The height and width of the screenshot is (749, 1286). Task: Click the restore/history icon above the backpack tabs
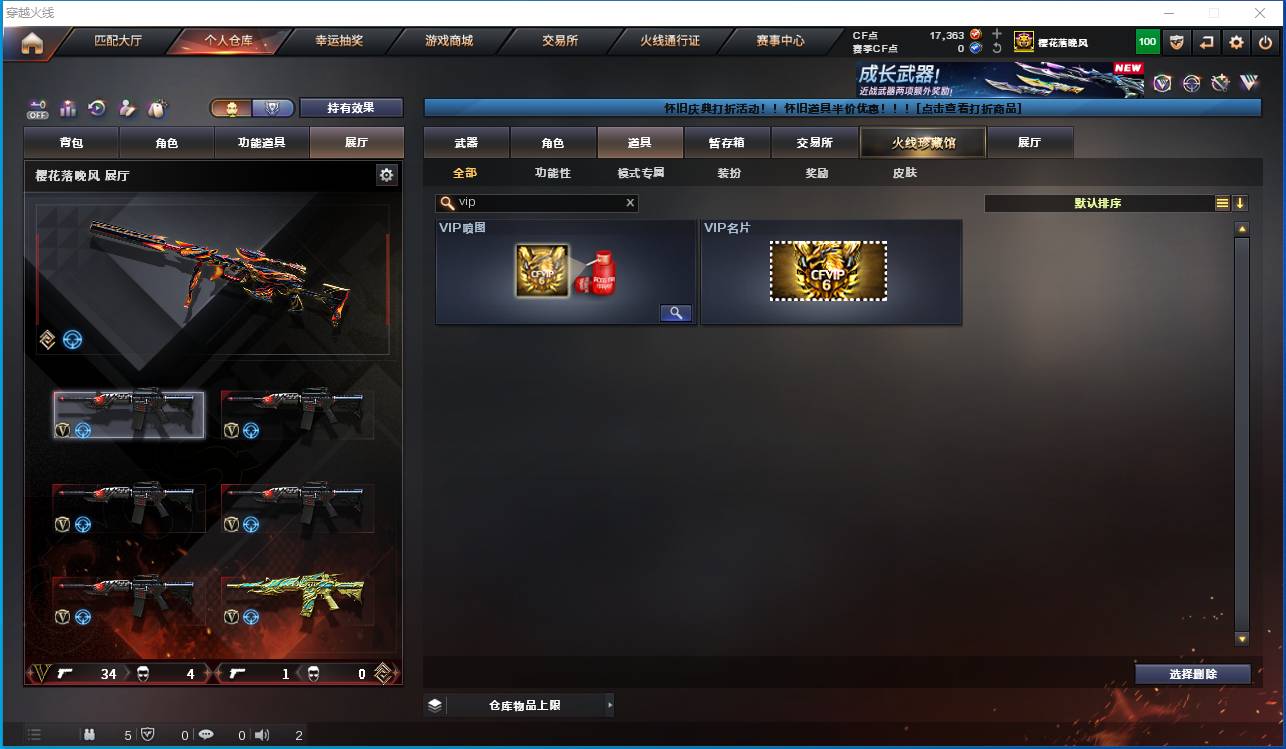(97, 106)
